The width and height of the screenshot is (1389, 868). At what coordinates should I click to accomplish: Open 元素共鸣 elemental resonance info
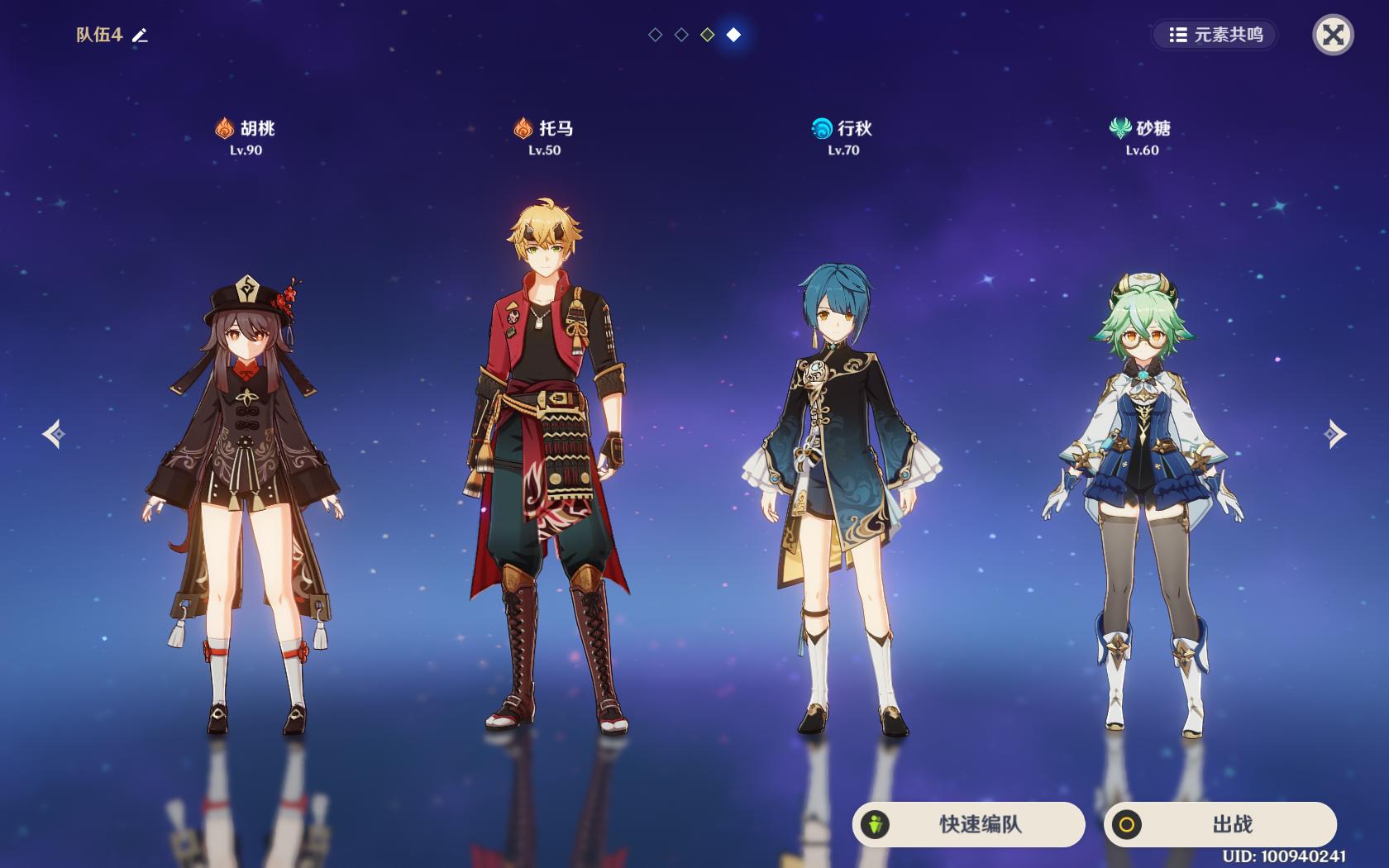[1215, 35]
